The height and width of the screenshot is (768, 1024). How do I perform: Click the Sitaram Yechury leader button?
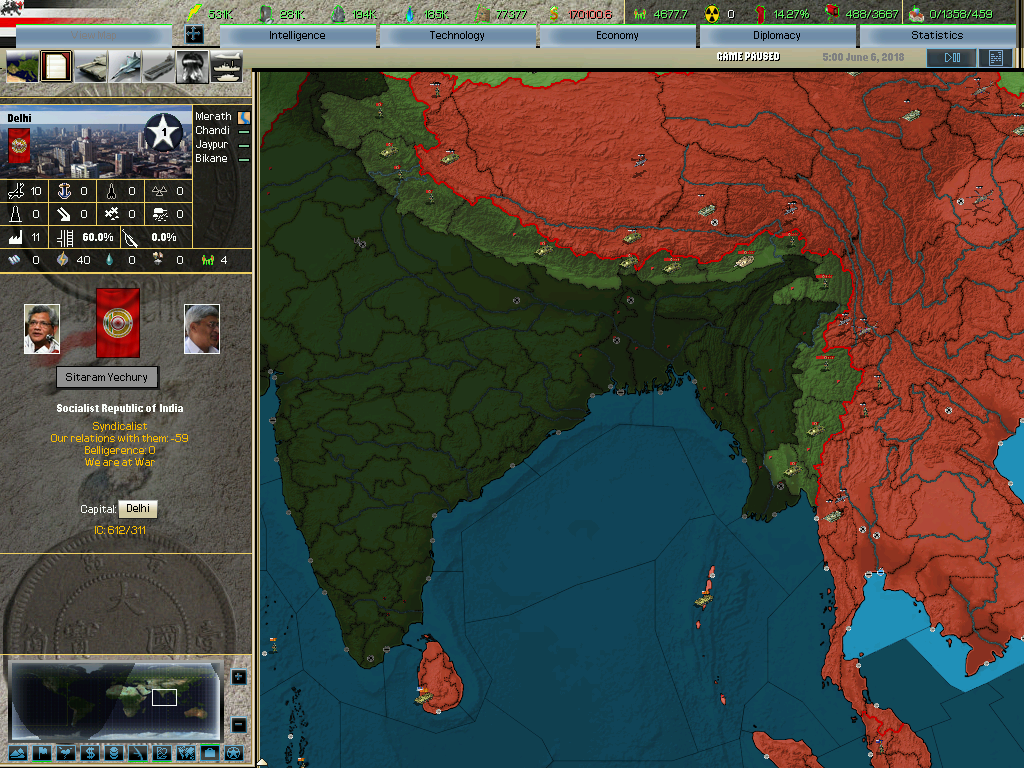tap(107, 377)
